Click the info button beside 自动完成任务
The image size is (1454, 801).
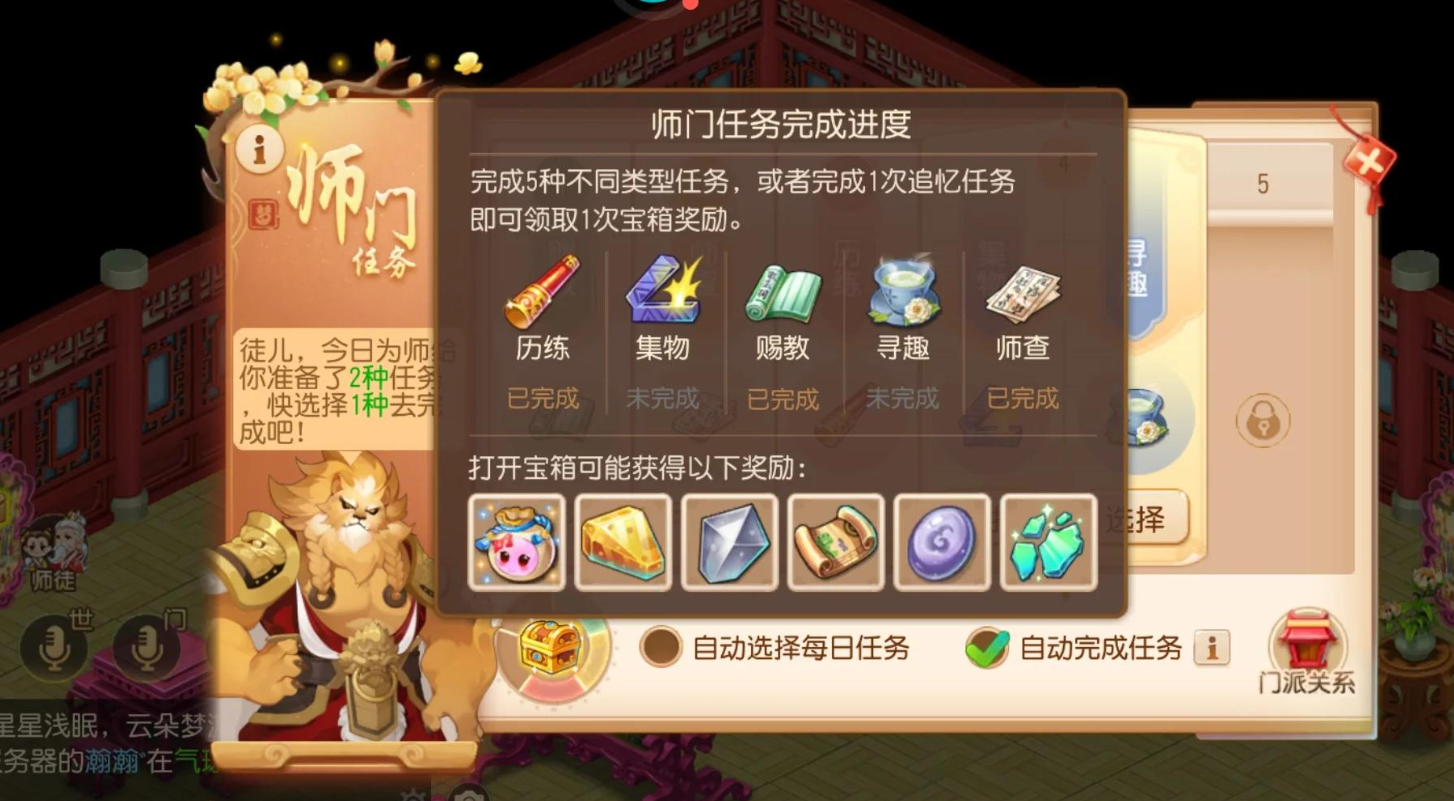(1212, 648)
